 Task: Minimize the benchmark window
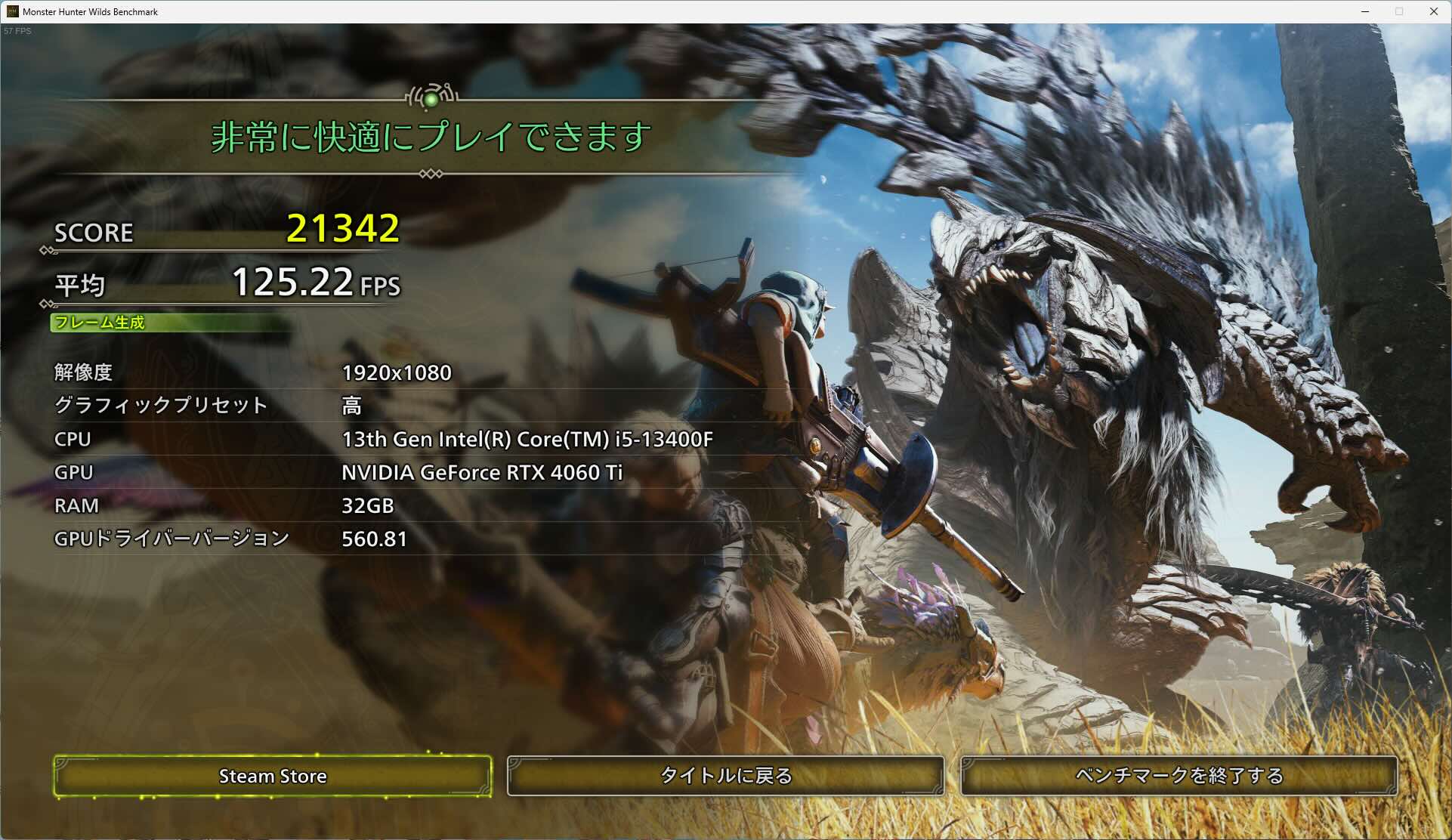click(x=1364, y=11)
